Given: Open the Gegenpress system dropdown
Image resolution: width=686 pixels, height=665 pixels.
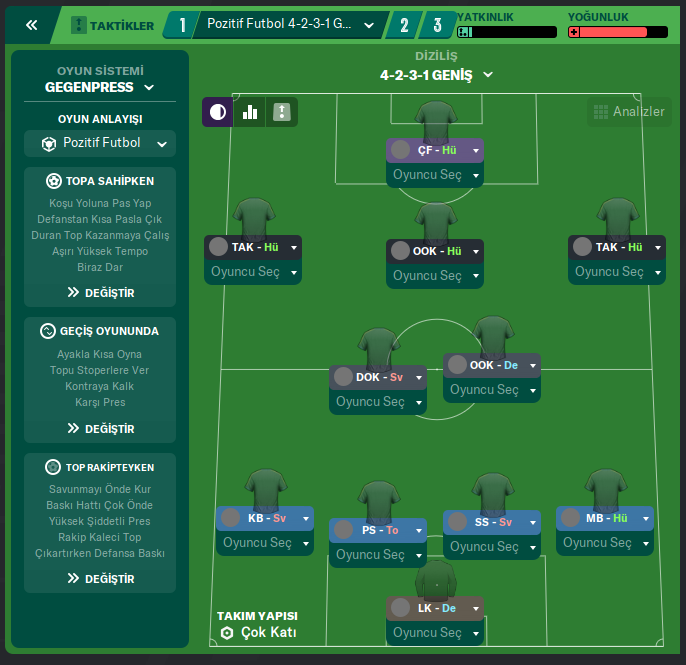Looking at the screenshot, I should point(100,87).
